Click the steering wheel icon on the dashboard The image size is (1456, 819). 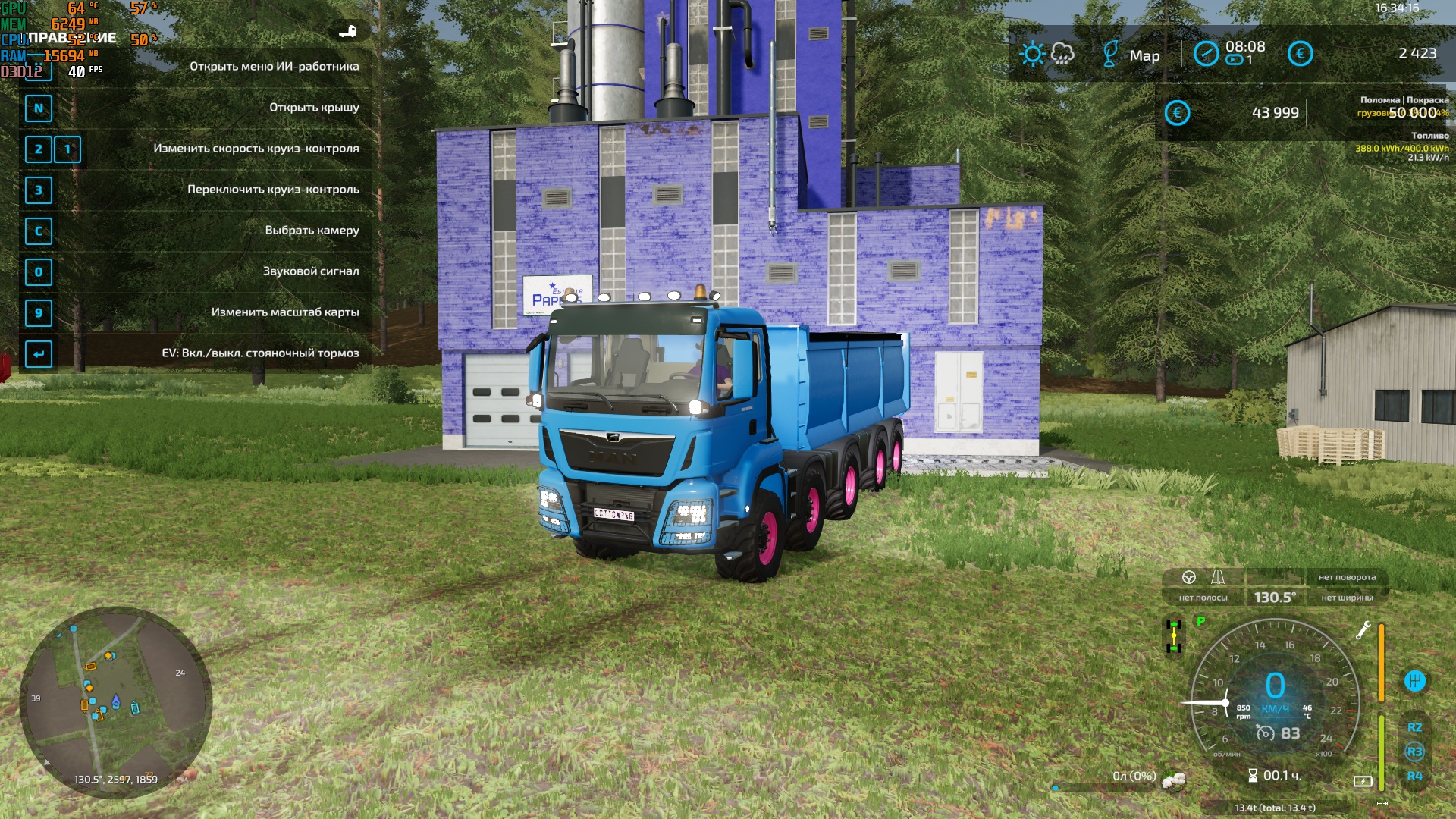tap(1188, 578)
